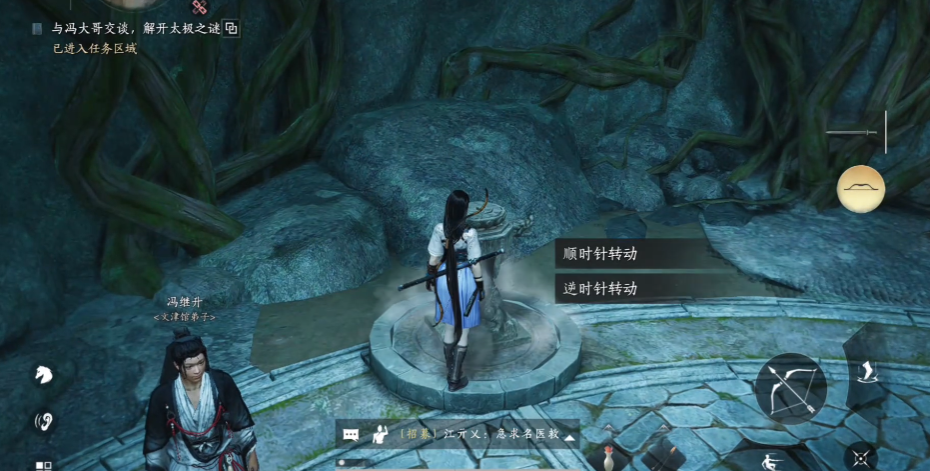Select the round golden bow weapon icon
The height and width of the screenshot is (471, 930).
(861, 188)
